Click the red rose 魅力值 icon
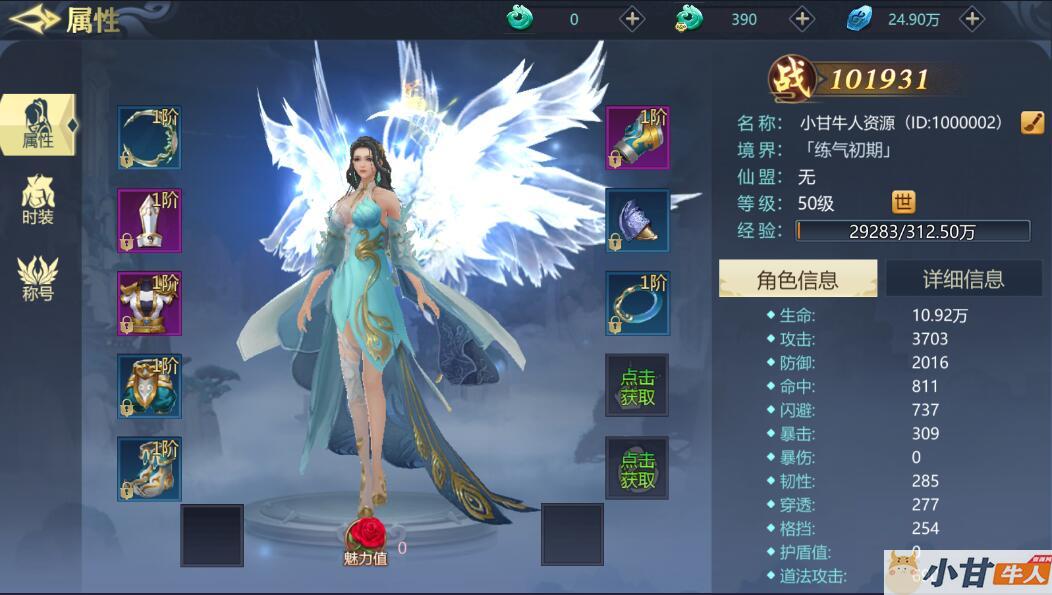 [x=370, y=534]
